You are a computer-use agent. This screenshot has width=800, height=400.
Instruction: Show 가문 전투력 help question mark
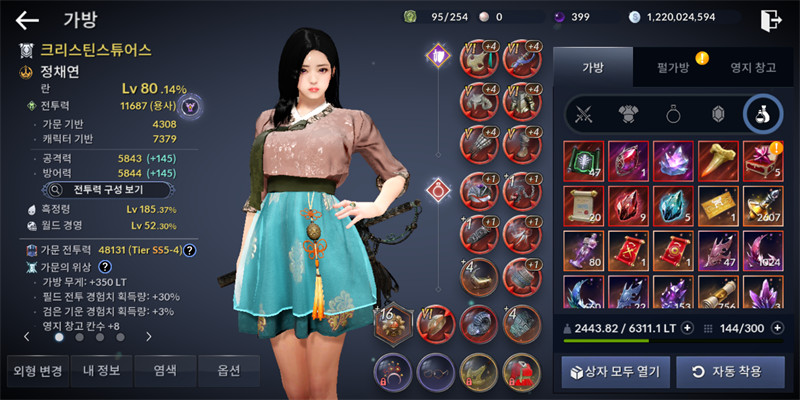click(189, 249)
